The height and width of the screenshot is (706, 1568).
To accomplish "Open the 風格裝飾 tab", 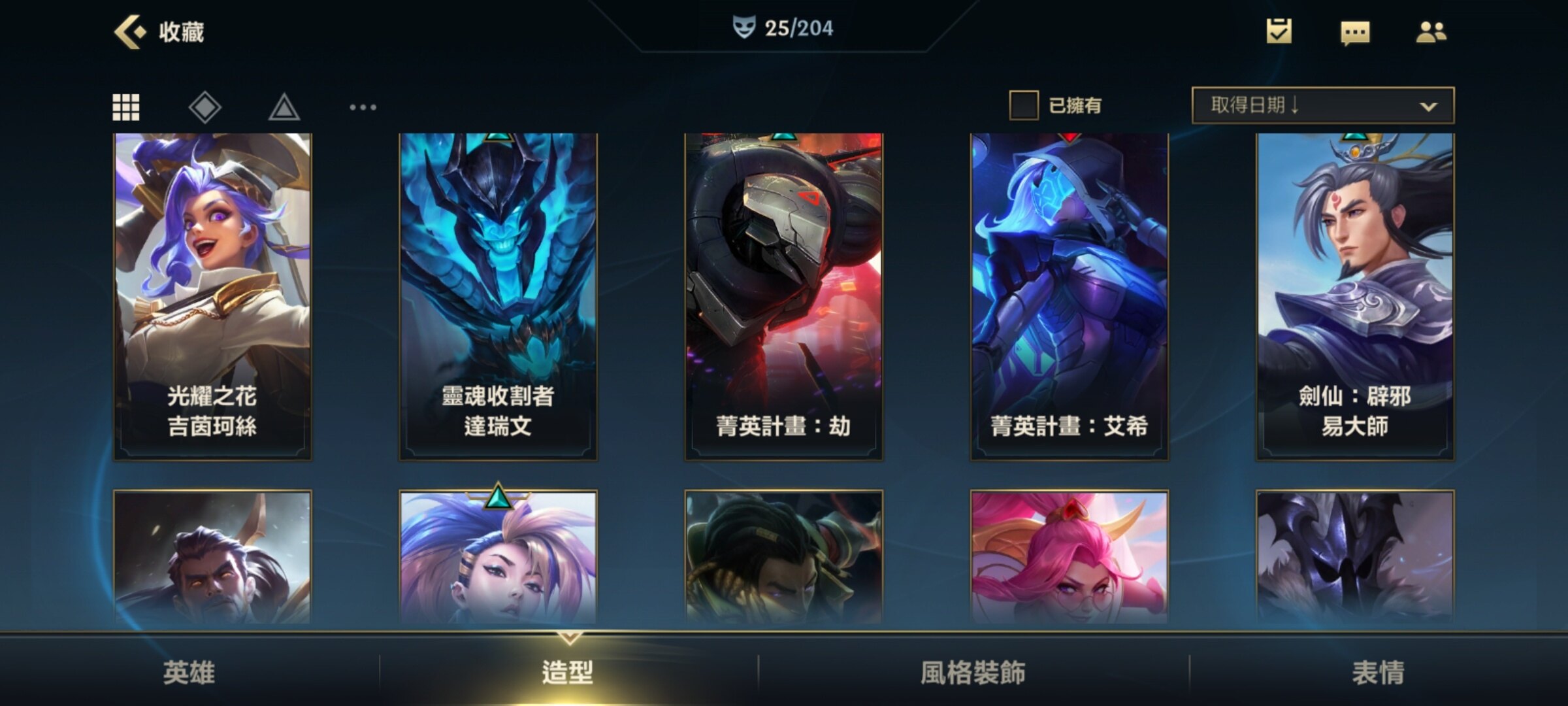I will click(973, 672).
